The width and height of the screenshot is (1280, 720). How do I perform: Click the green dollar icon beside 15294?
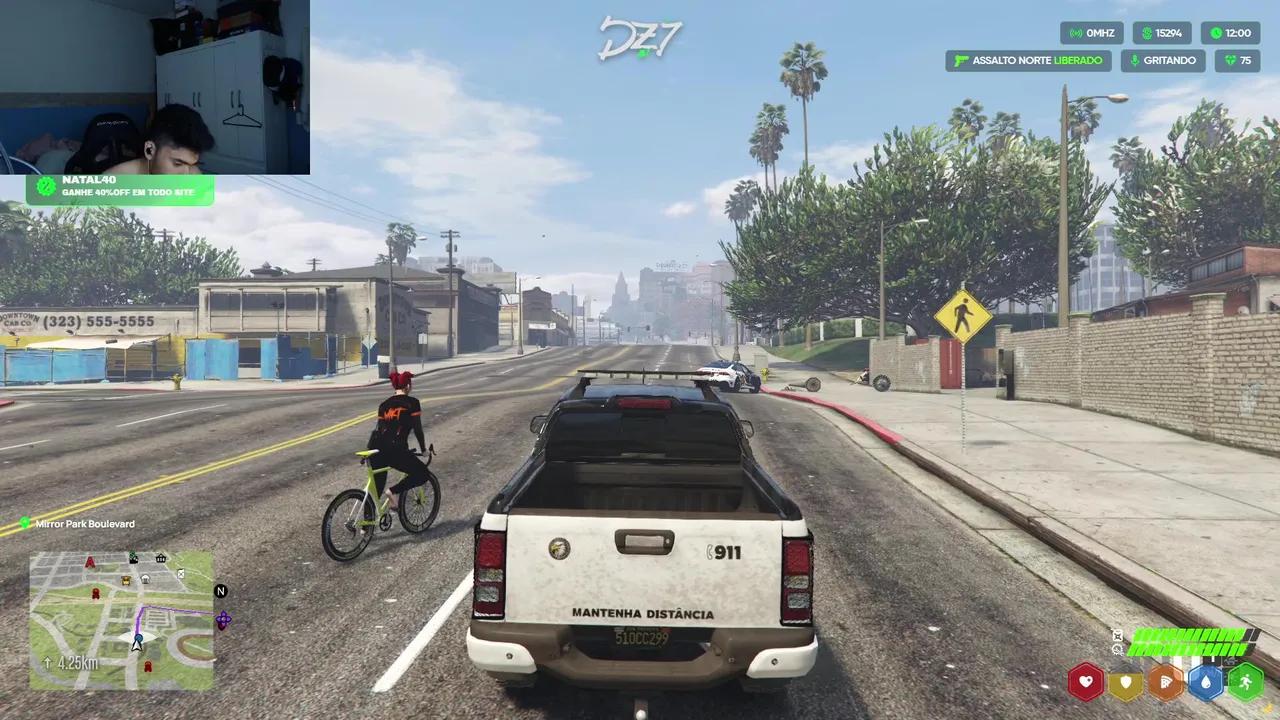click(x=1146, y=33)
